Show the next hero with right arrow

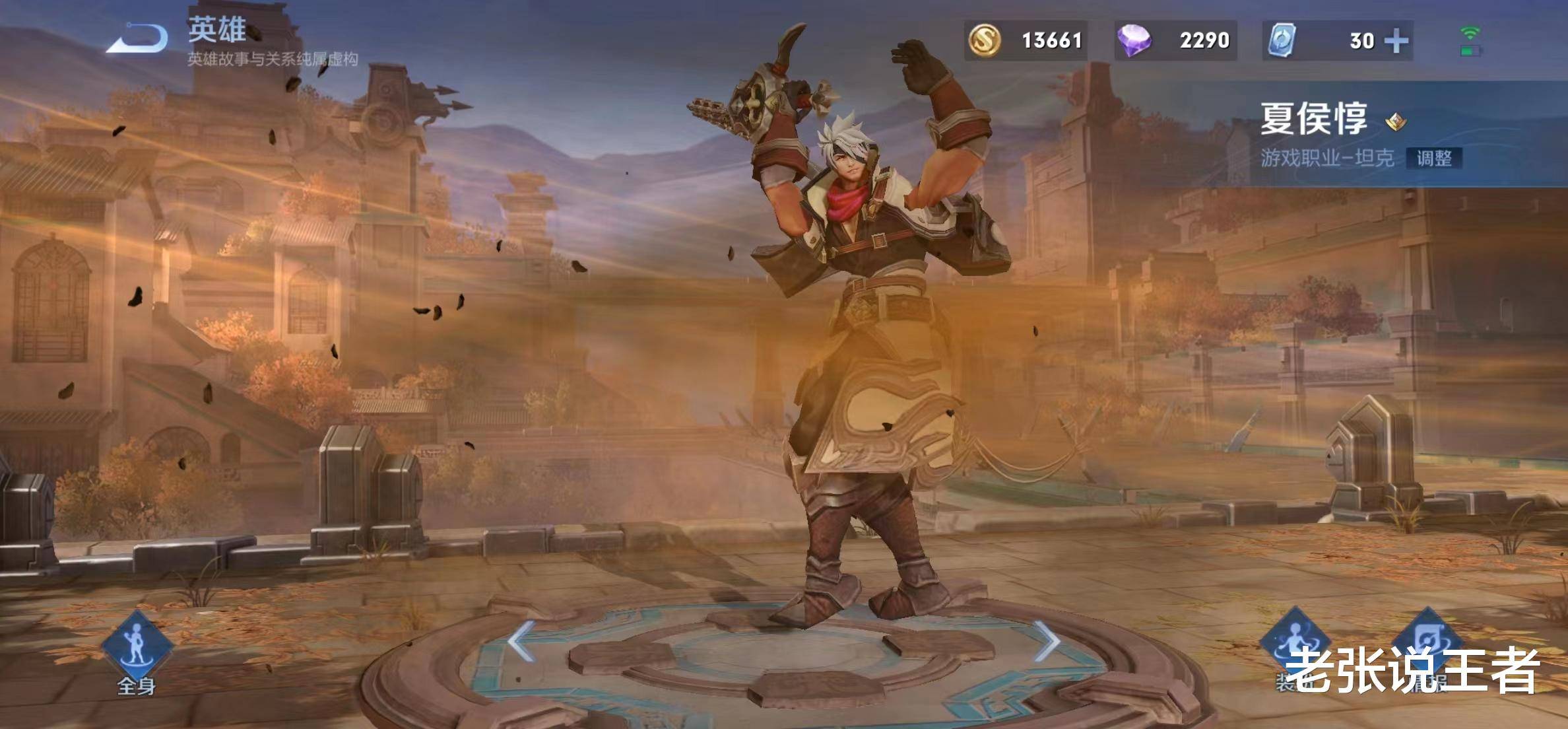point(1046,641)
